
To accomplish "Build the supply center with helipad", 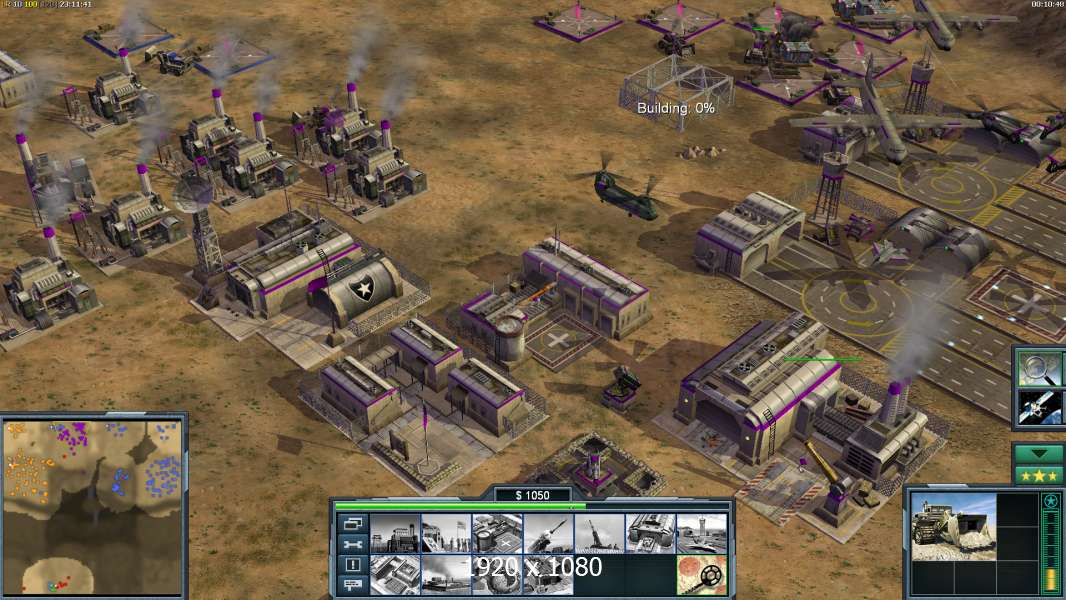I will pos(496,533).
